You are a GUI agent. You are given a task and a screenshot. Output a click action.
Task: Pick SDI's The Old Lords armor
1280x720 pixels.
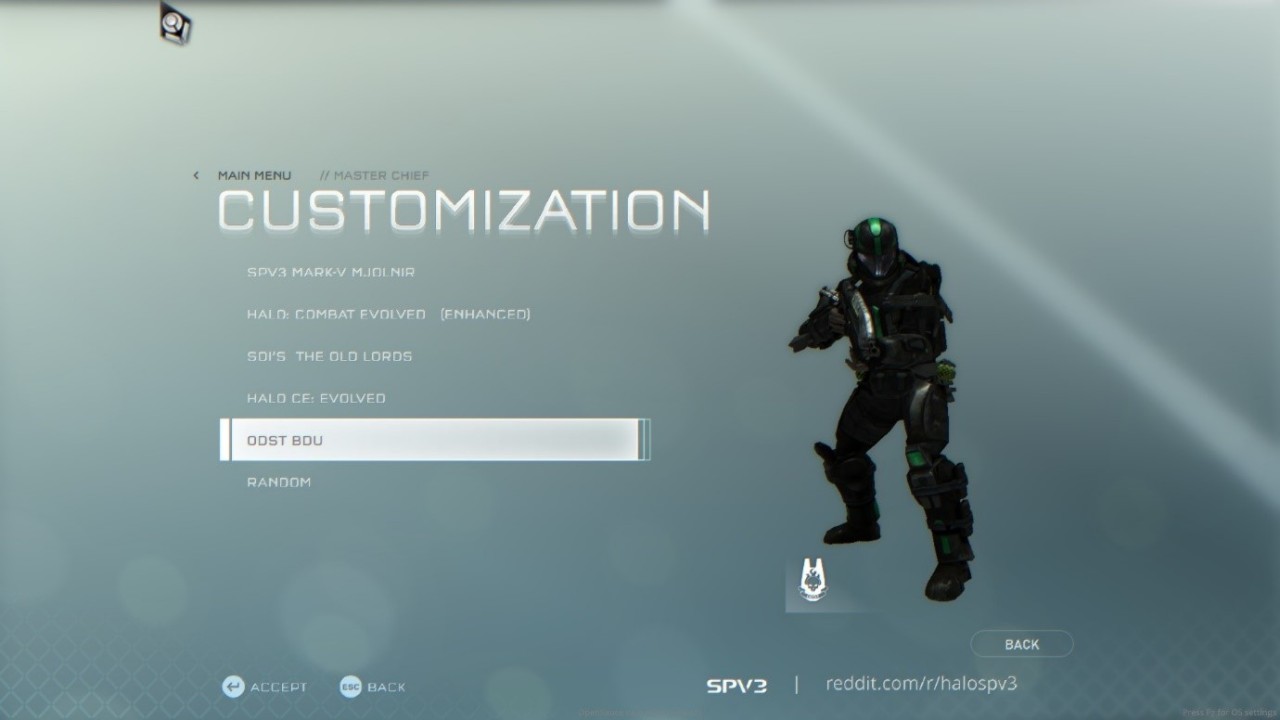(329, 356)
